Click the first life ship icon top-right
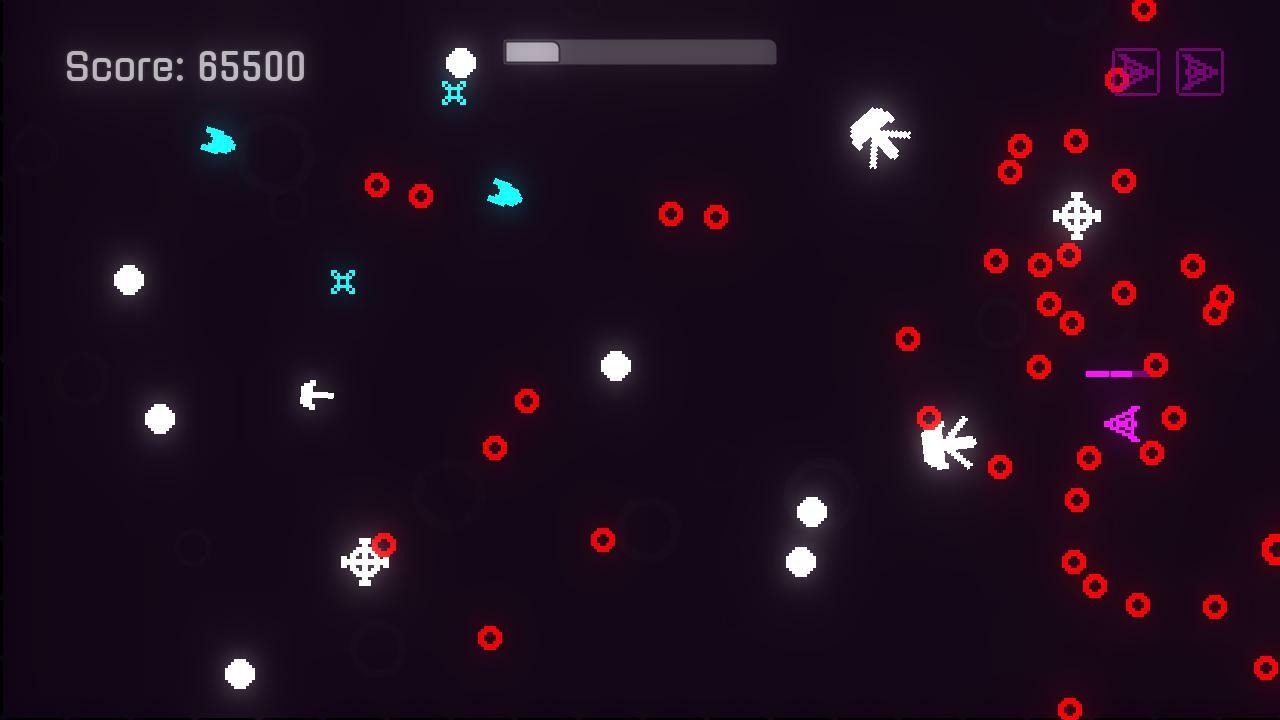Viewport: 1280px width, 720px height. [x=1135, y=72]
